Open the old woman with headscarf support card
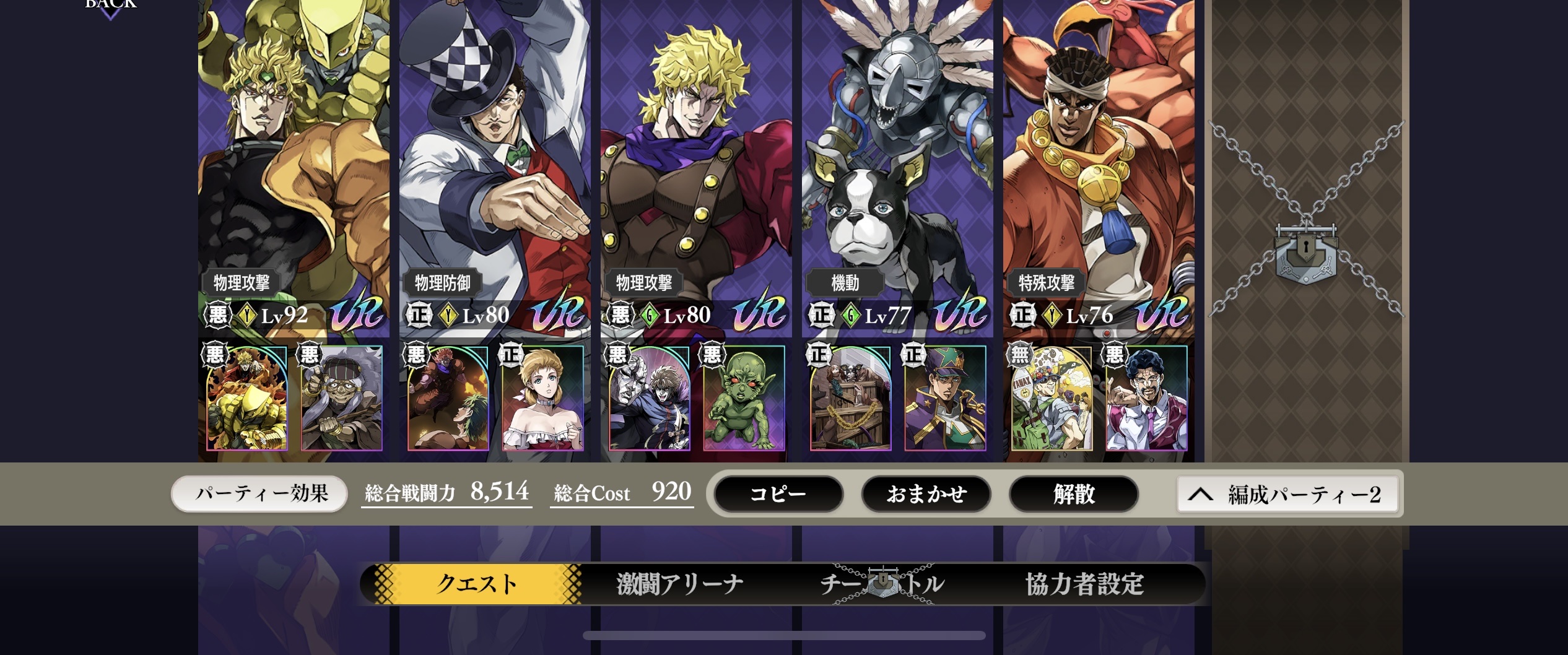1568x655 pixels. [x=341, y=398]
